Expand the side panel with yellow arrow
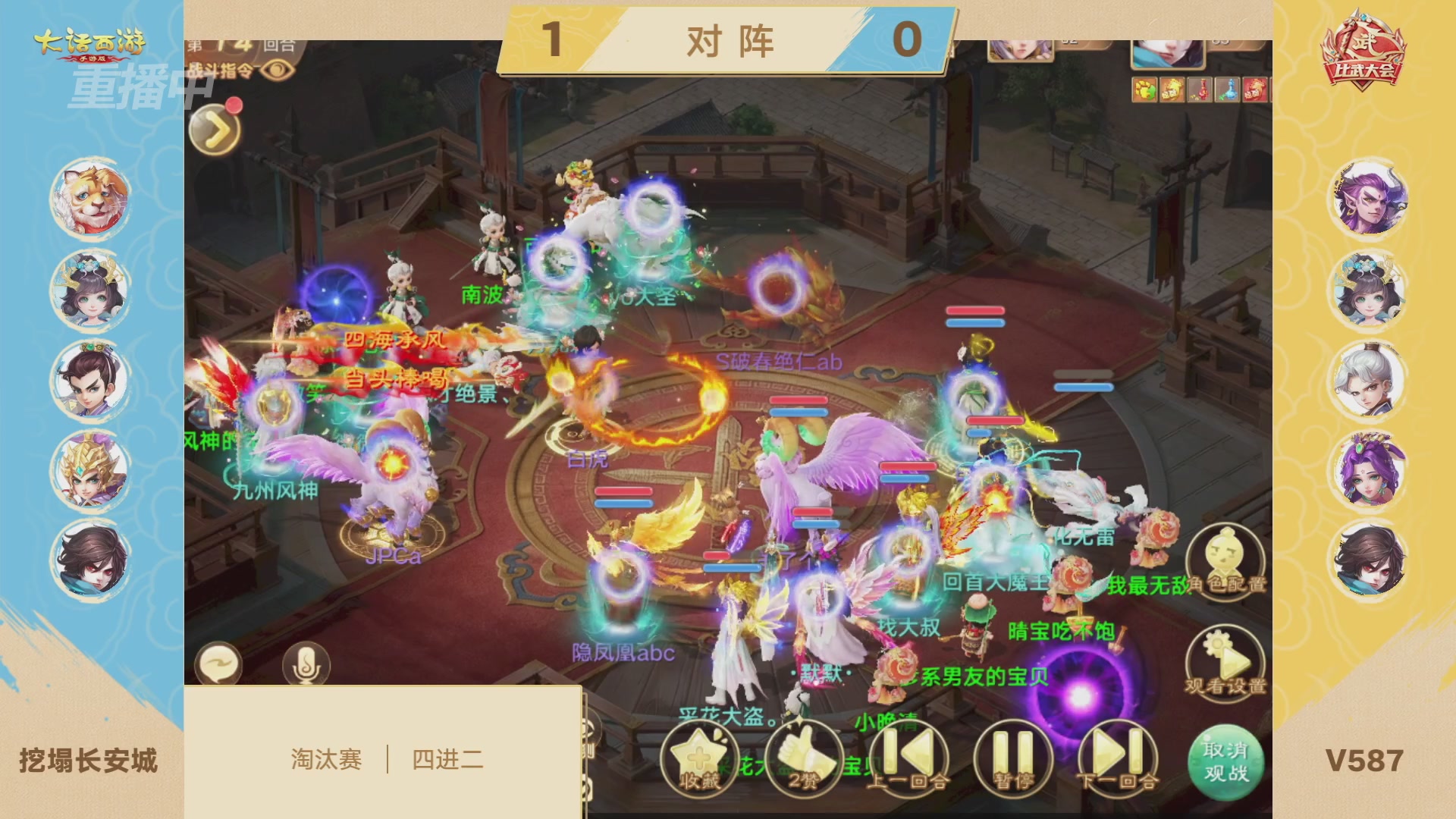This screenshot has width=1456, height=819. pos(213,129)
